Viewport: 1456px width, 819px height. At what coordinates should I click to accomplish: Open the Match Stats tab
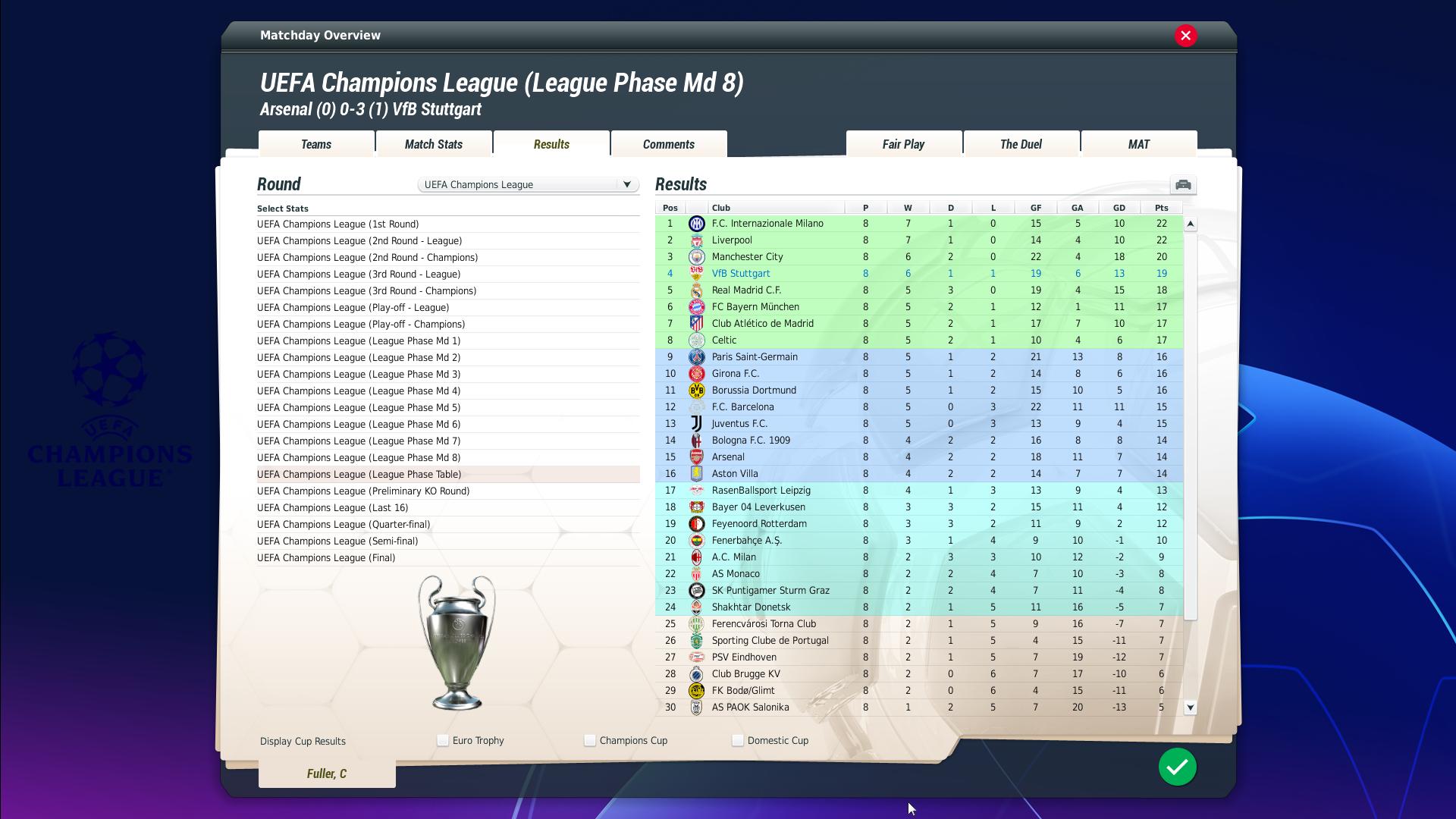tap(434, 144)
